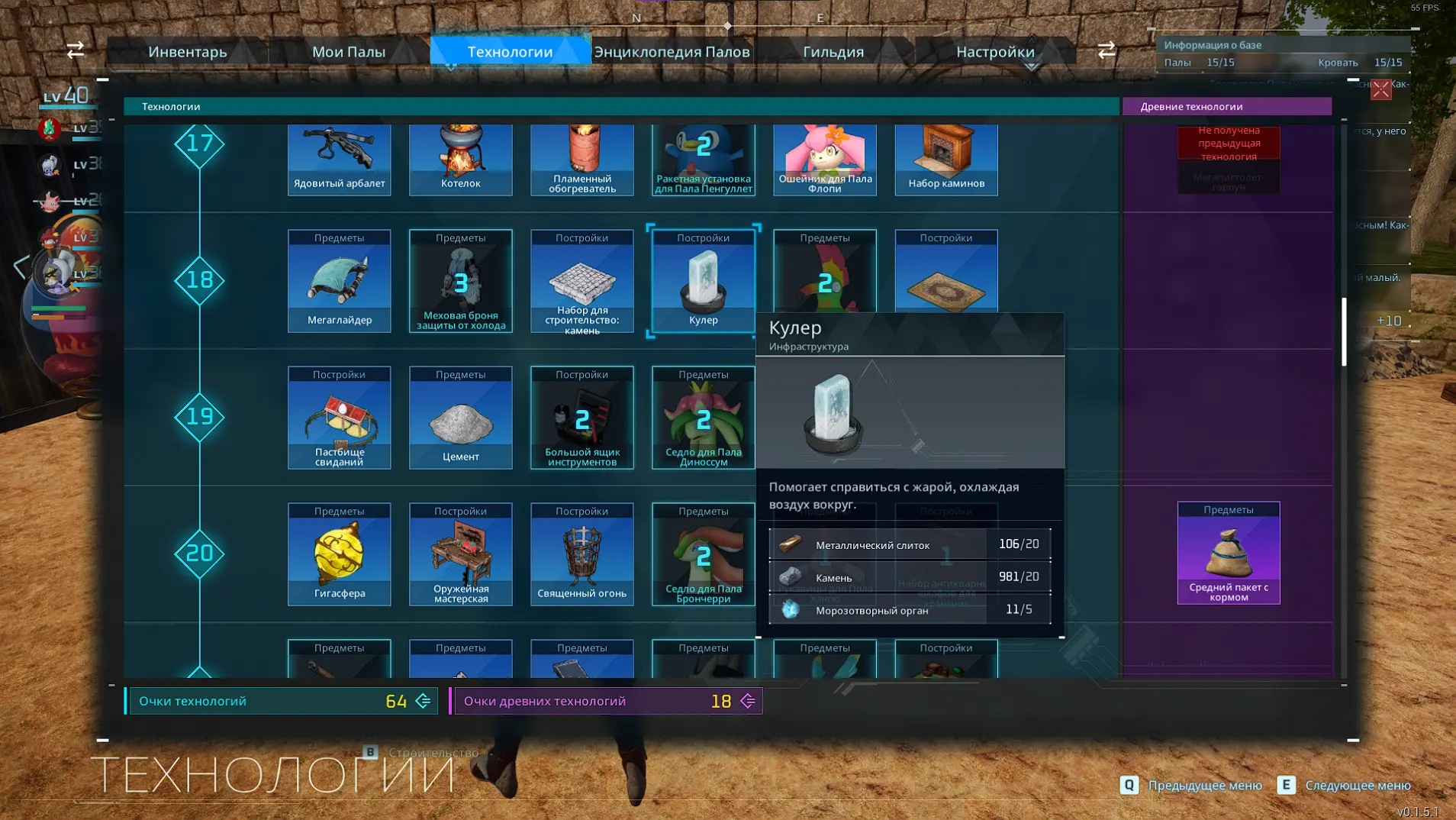This screenshot has width=1456, height=820.
Task: Open the Мои Палы tab
Action: point(349,52)
